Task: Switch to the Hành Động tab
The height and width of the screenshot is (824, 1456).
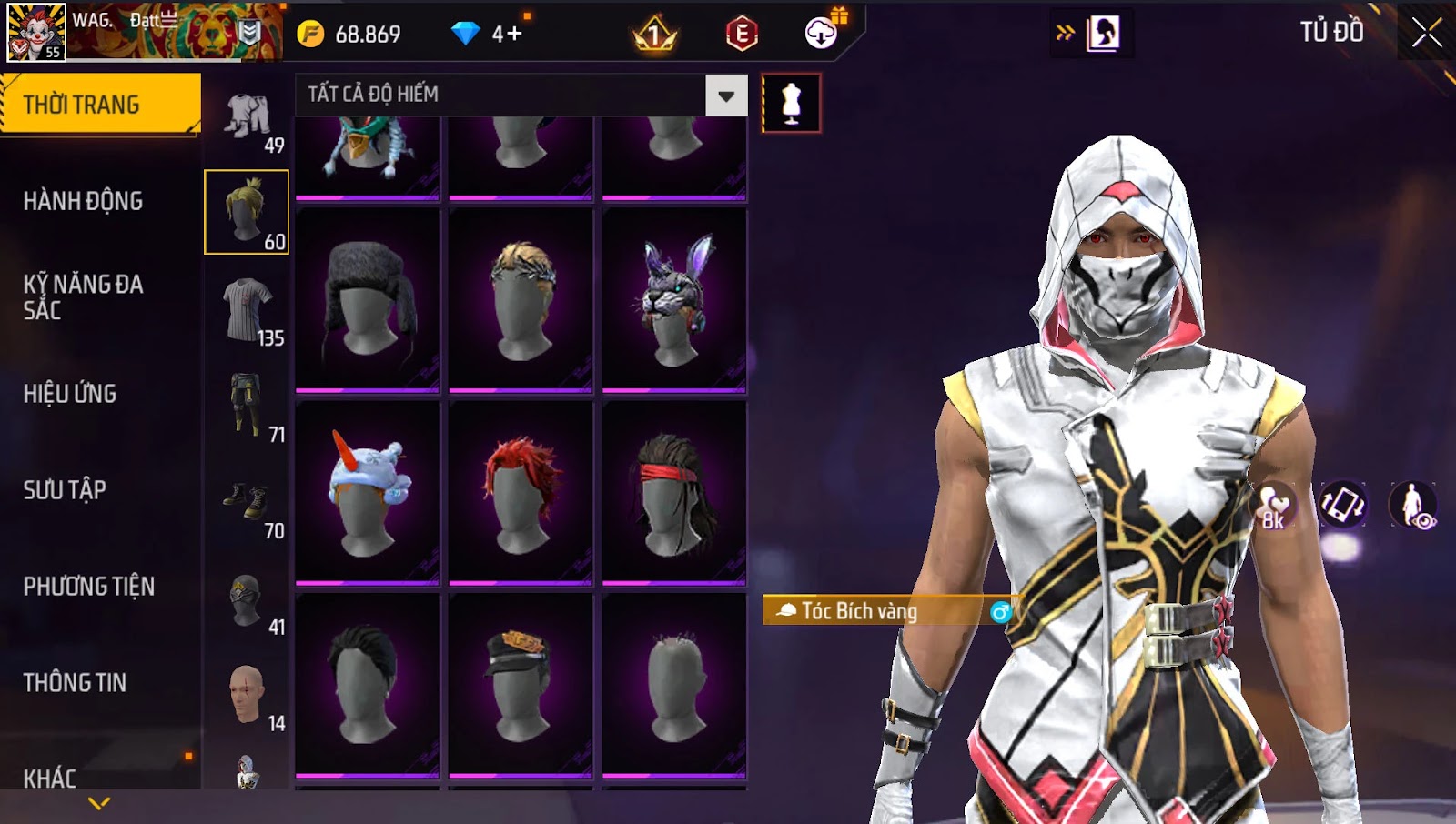Action: coord(83,201)
